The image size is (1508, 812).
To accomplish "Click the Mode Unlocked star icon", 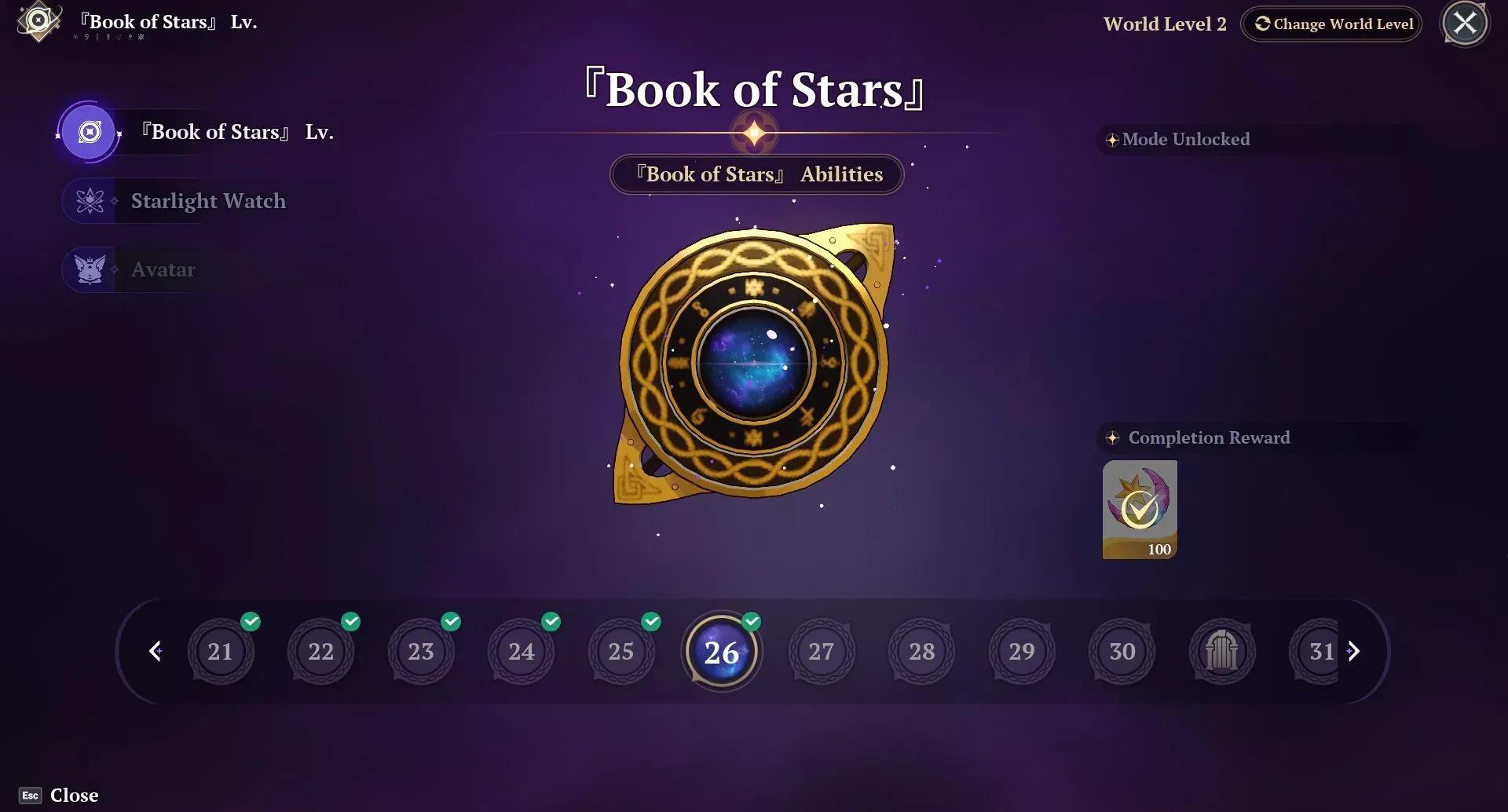I will click(1111, 139).
